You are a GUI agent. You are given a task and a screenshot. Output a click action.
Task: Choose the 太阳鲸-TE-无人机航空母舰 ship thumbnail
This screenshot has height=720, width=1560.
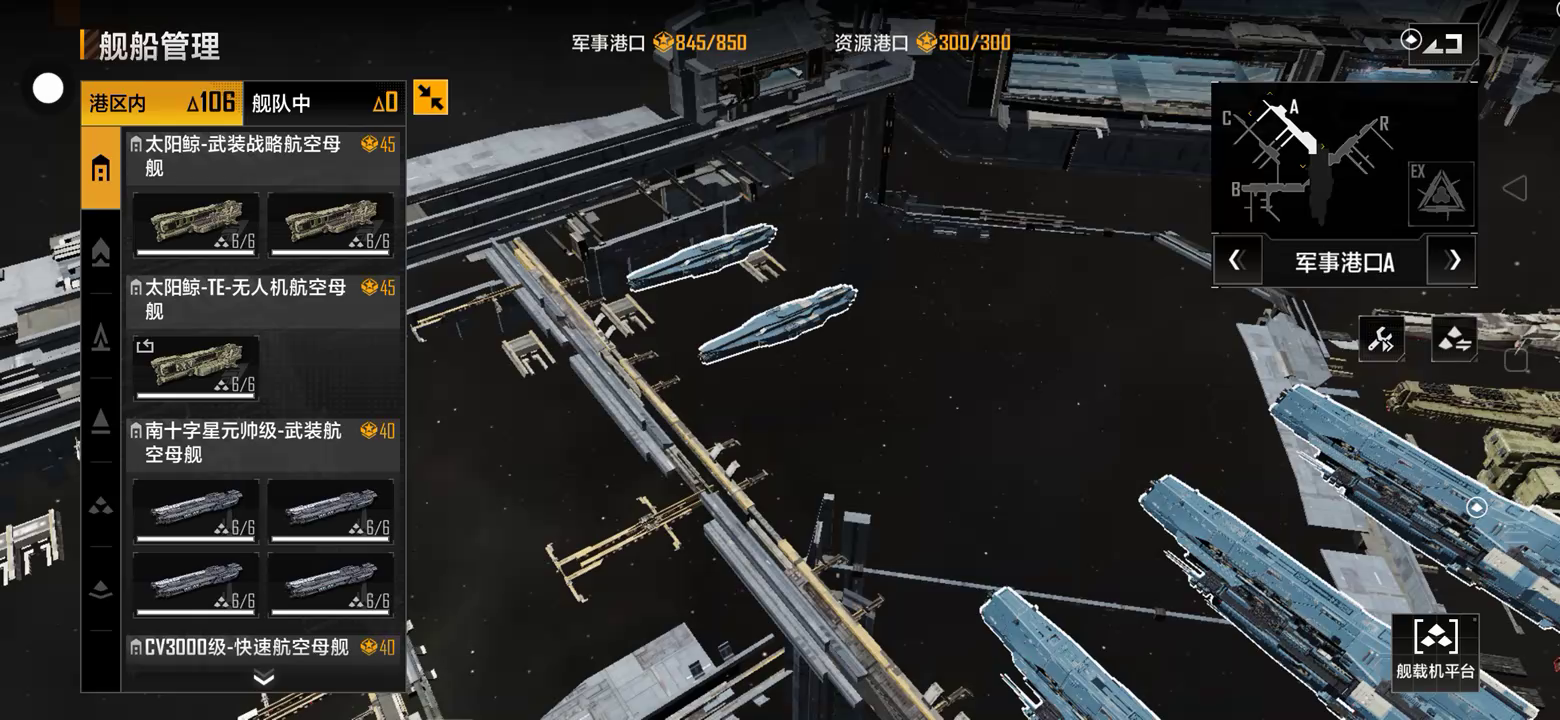coord(196,367)
